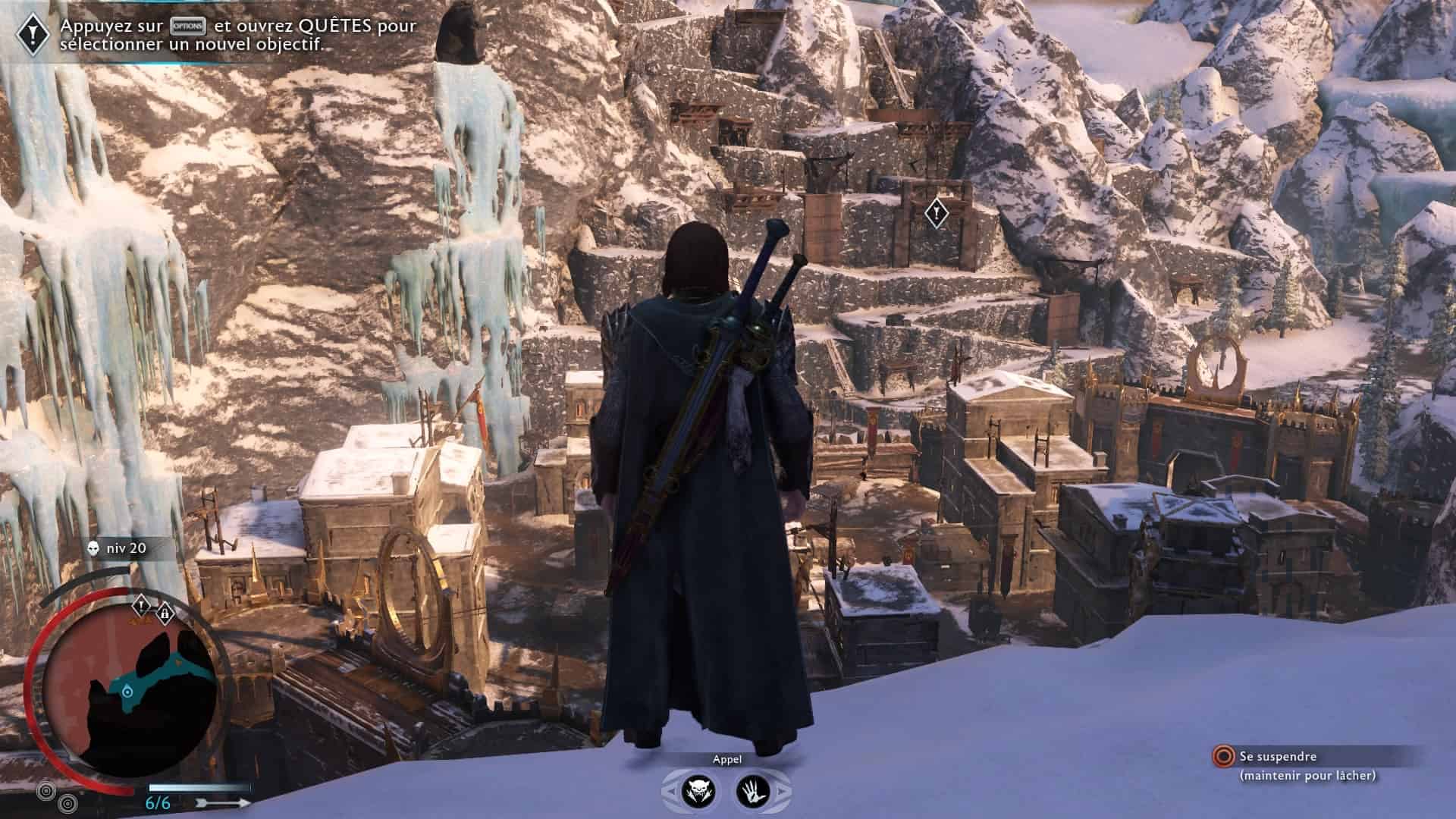Screen dimensions: 1456x819
Task: Click the blue player marker on the minimap
Action: click(127, 690)
